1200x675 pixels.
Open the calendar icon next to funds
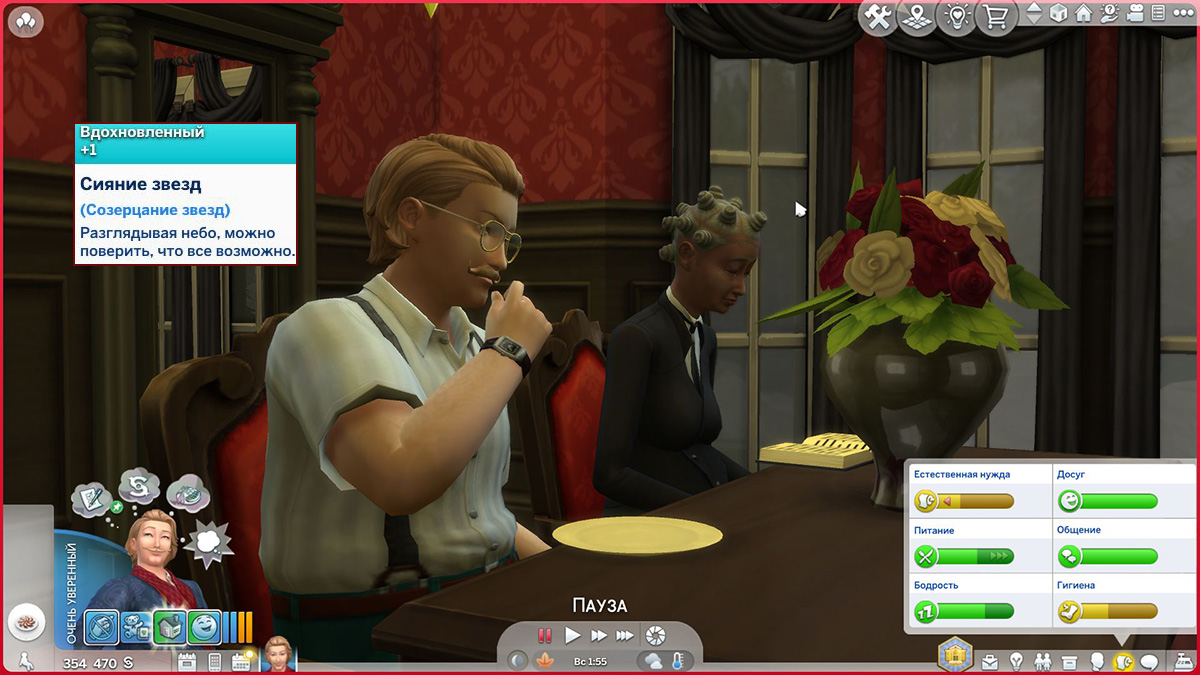(187, 661)
